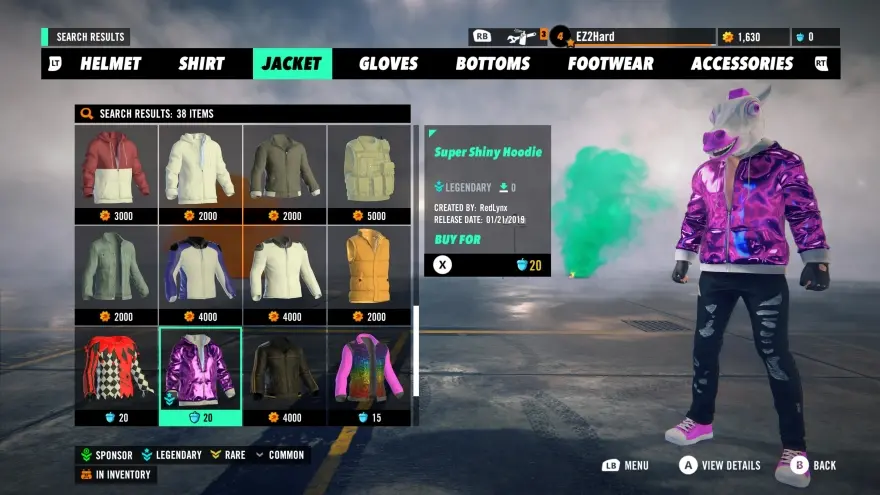This screenshot has width=880, height=495.
Task: Choose the purple Super Shiny Hoodie
Action: (200, 369)
